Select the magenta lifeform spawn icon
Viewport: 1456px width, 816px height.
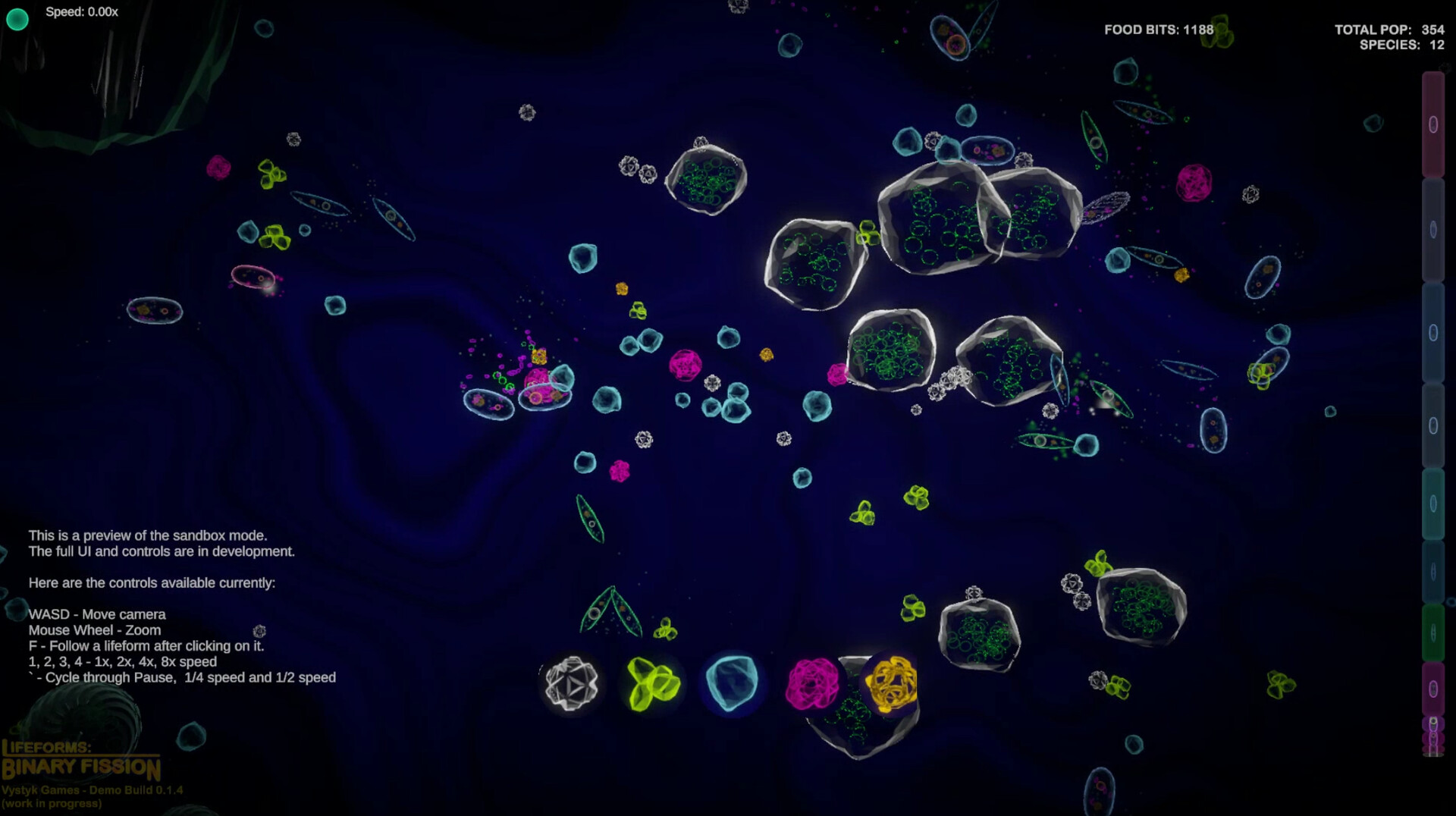point(813,684)
